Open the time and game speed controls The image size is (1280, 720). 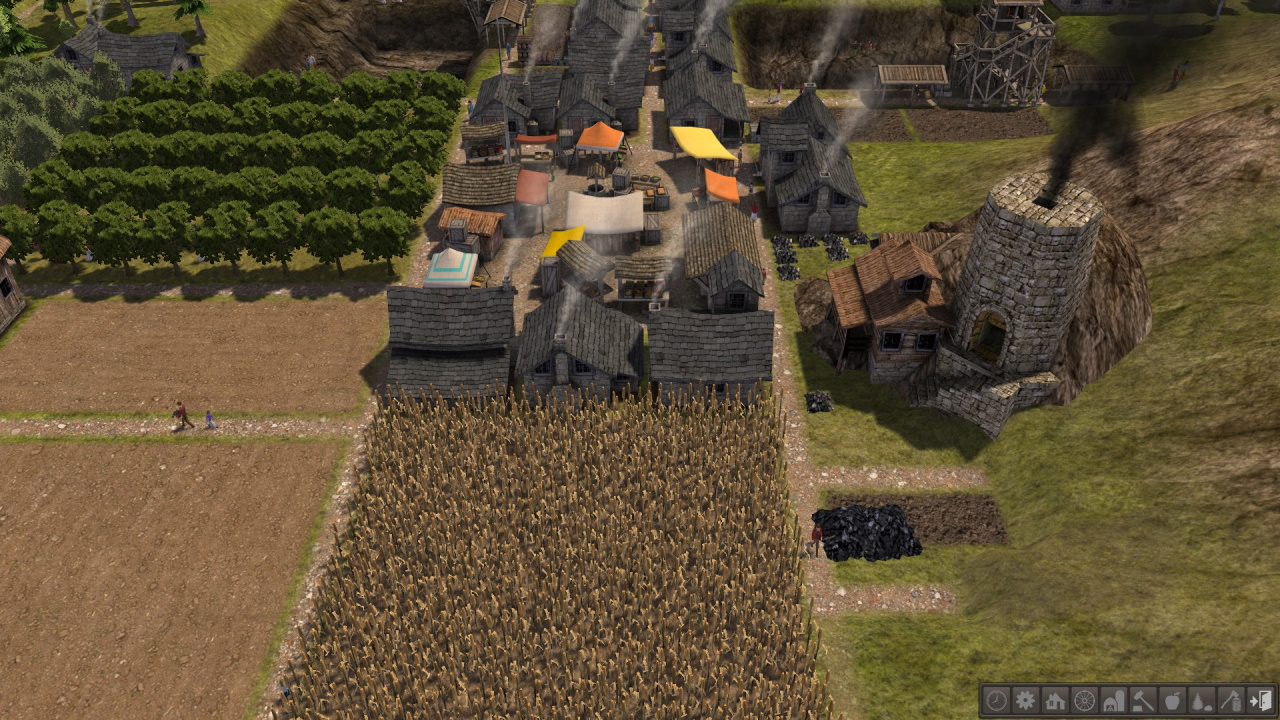click(x=996, y=703)
